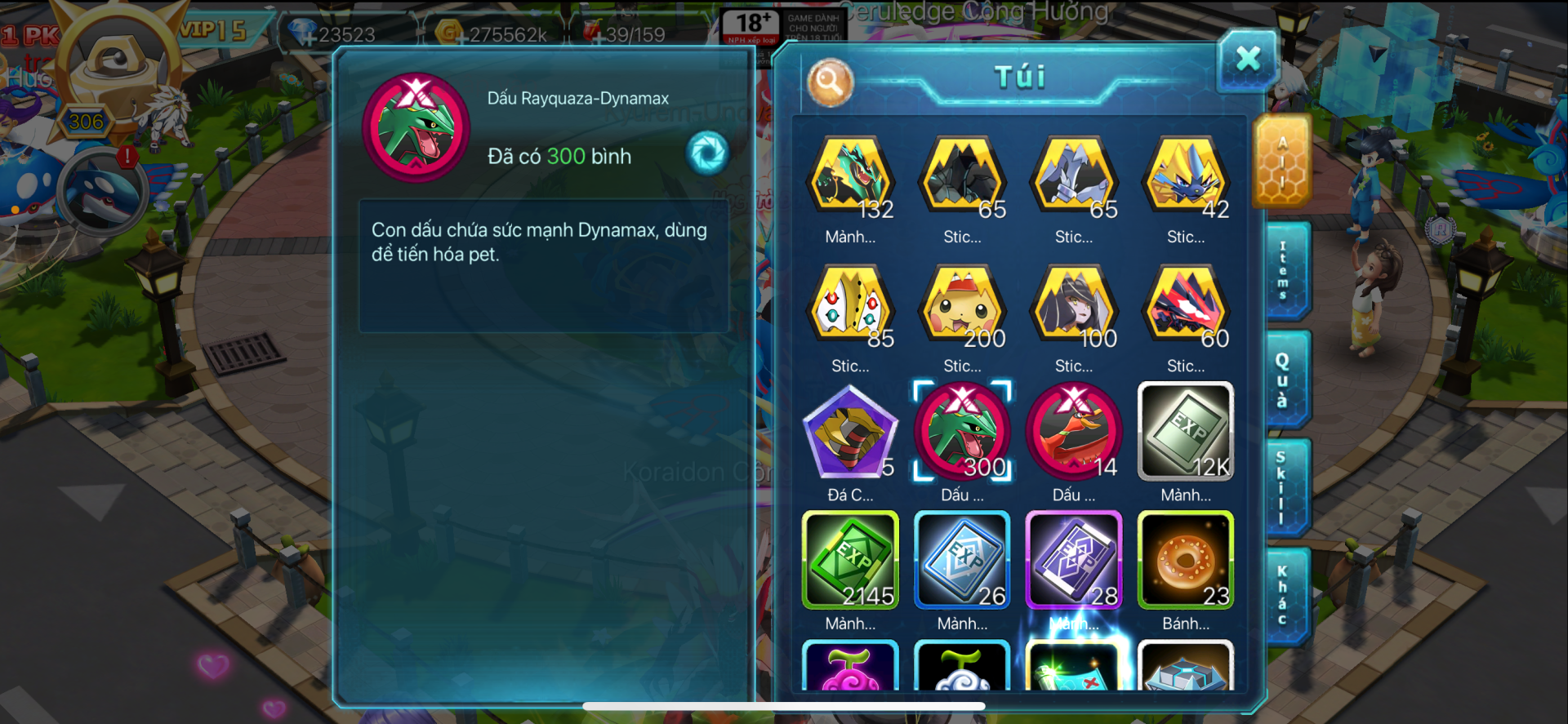Select the grey EXP card slot 12K

1185,432
